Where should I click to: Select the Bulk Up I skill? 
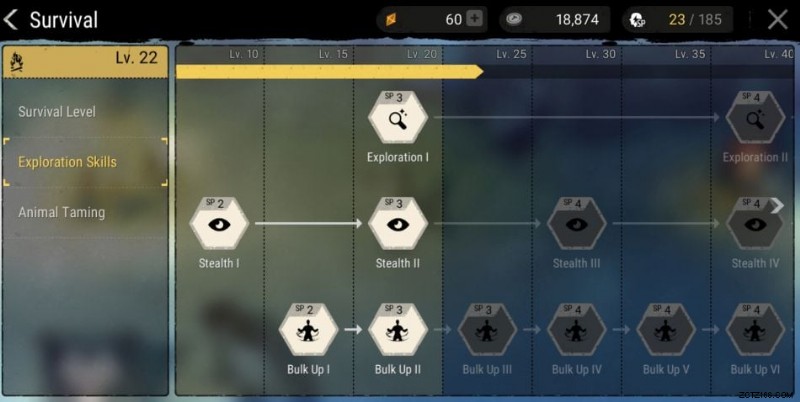[x=308, y=331]
